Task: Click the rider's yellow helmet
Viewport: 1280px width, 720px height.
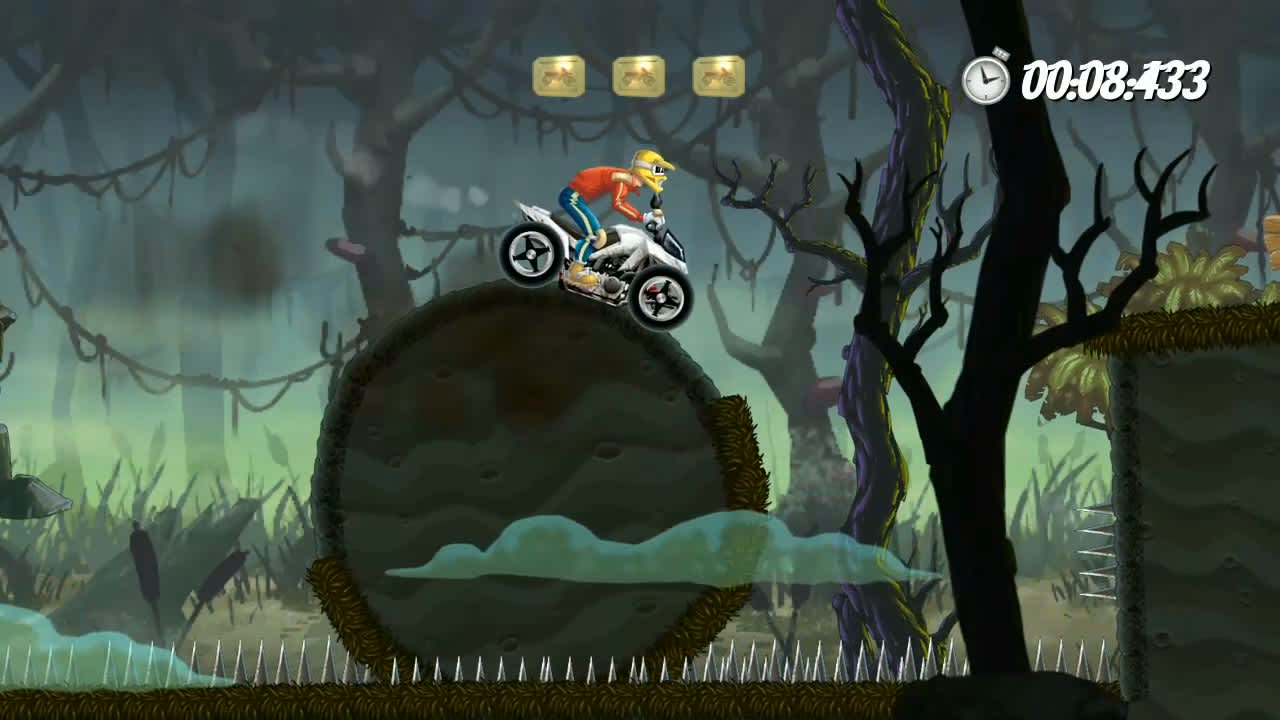Action: coord(648,168)
